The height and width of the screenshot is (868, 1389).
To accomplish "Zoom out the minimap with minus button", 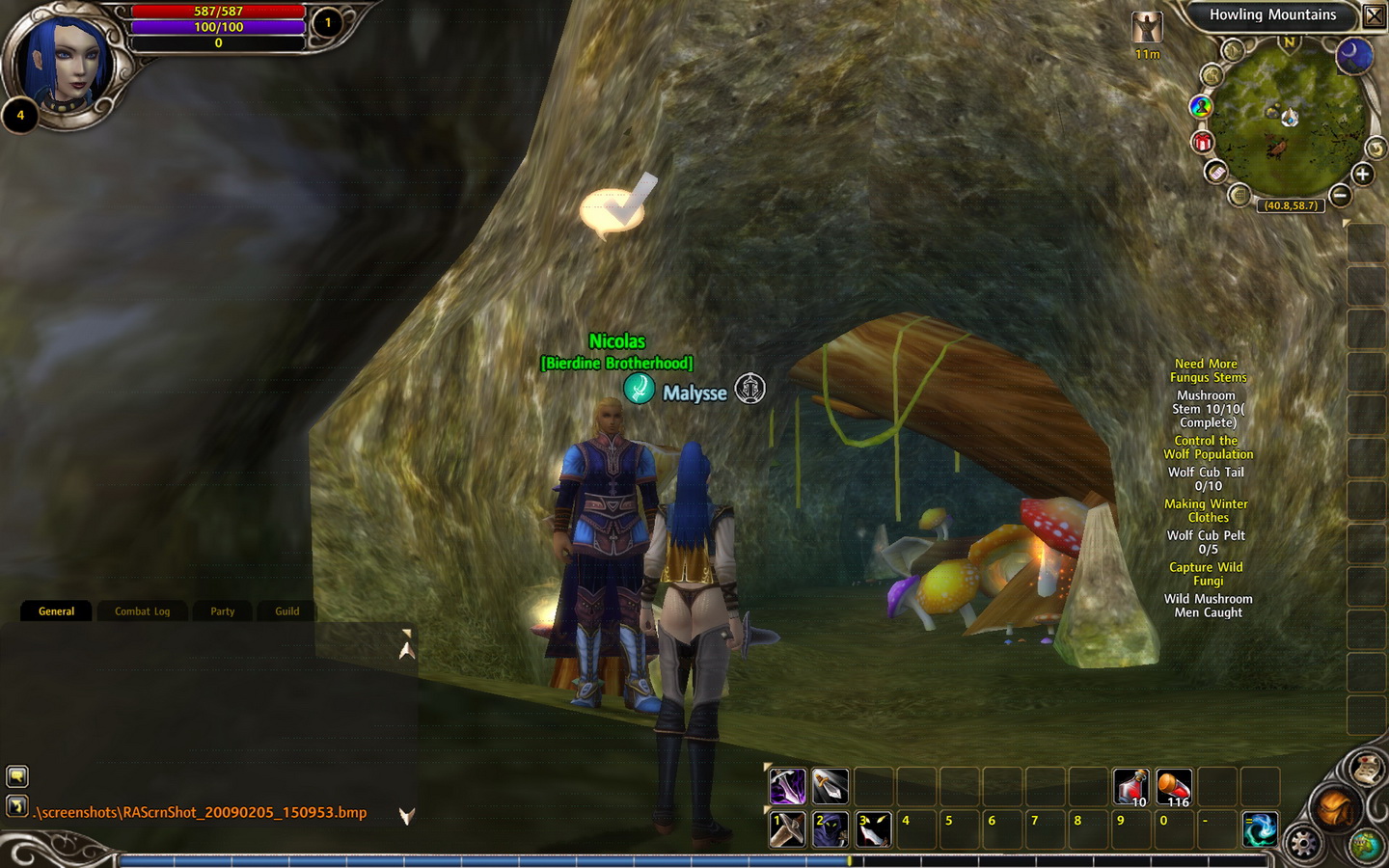I will click(x=1339, y=195).
